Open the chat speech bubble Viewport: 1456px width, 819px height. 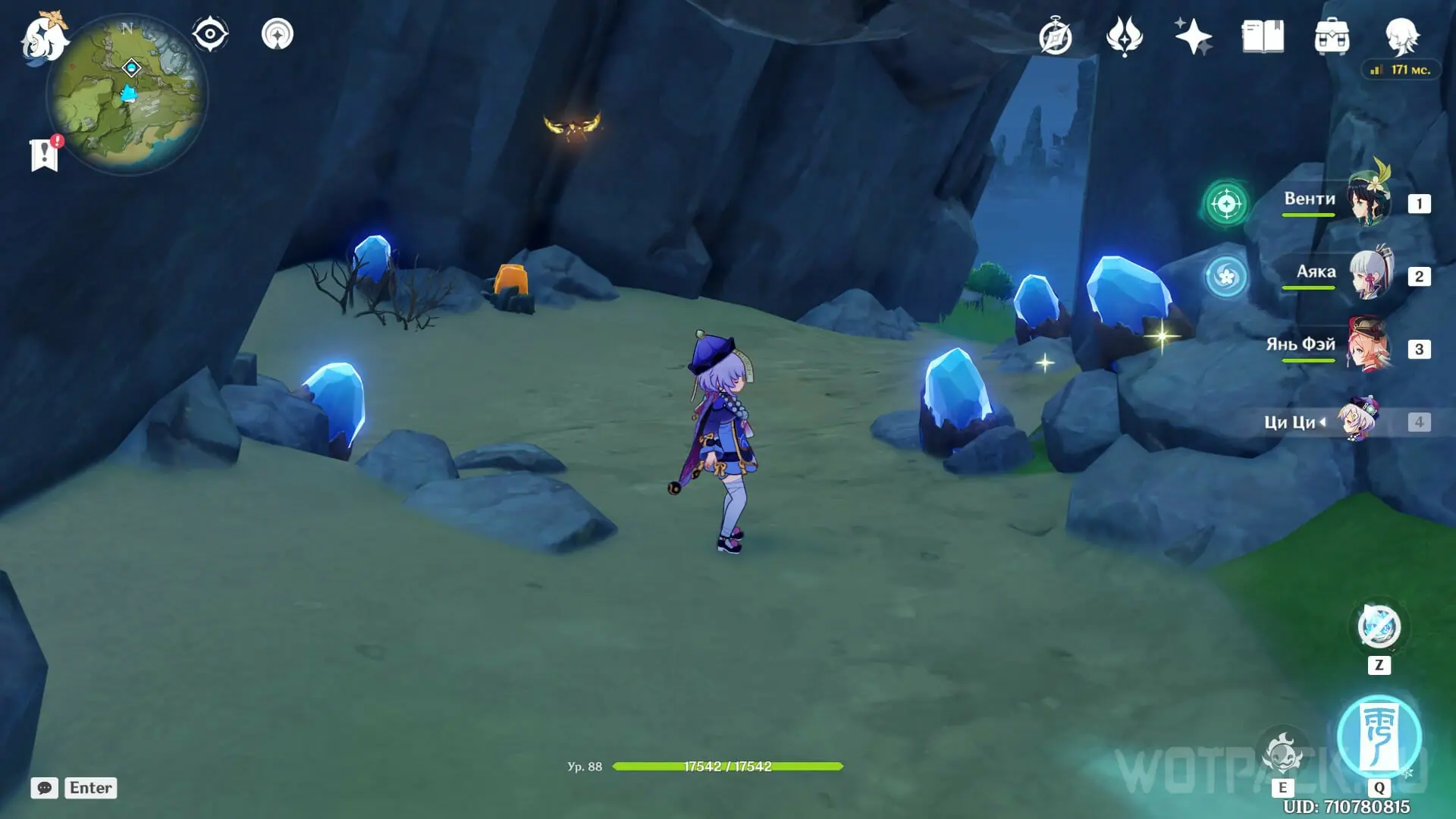[x=45, y=788]
